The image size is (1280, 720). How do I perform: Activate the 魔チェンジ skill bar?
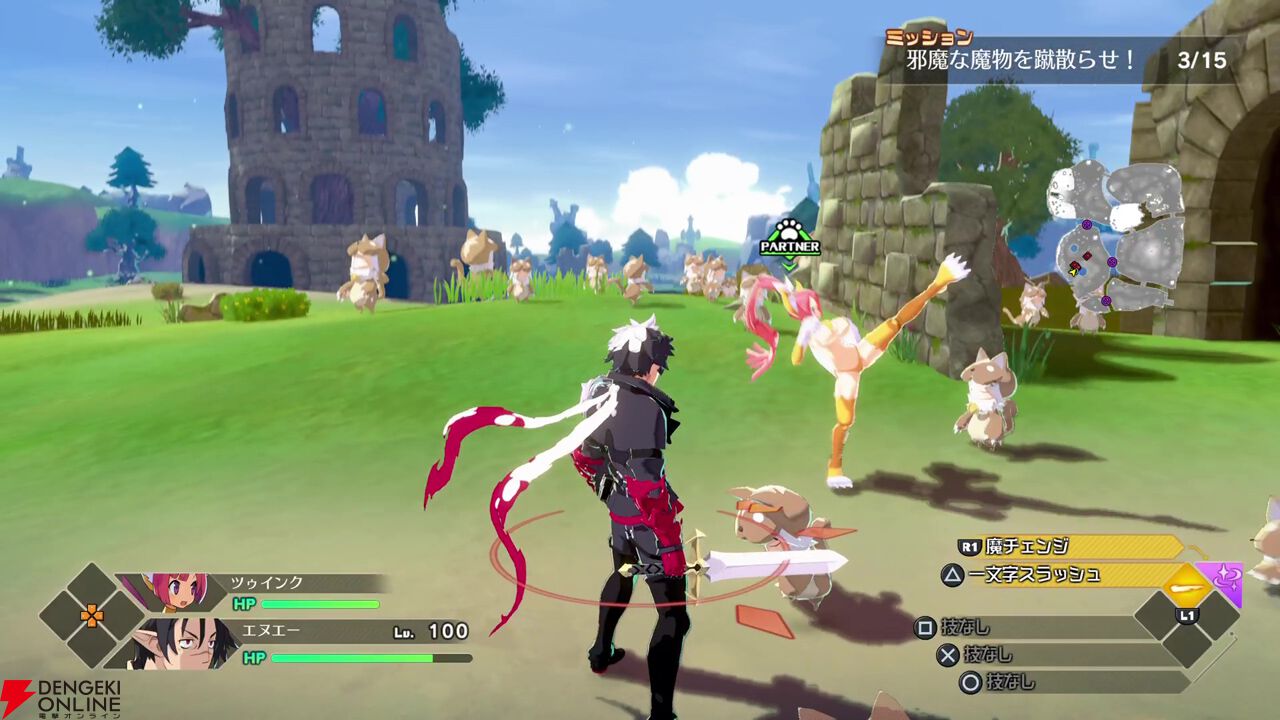click(x=1070, y=546)
